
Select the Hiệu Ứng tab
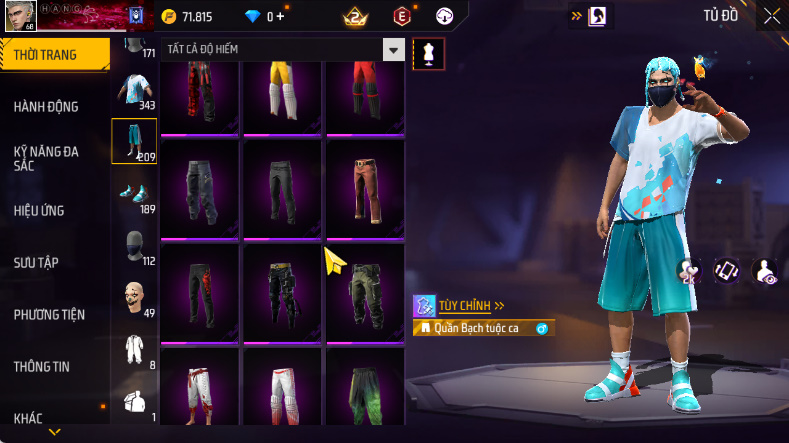[40, 210]
